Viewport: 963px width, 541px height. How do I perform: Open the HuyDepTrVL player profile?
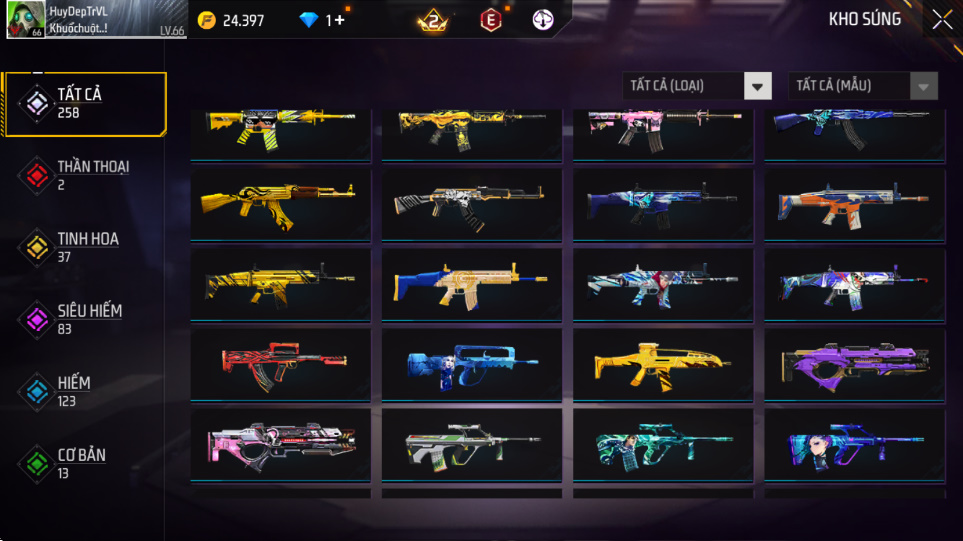(x=95, y=19)
